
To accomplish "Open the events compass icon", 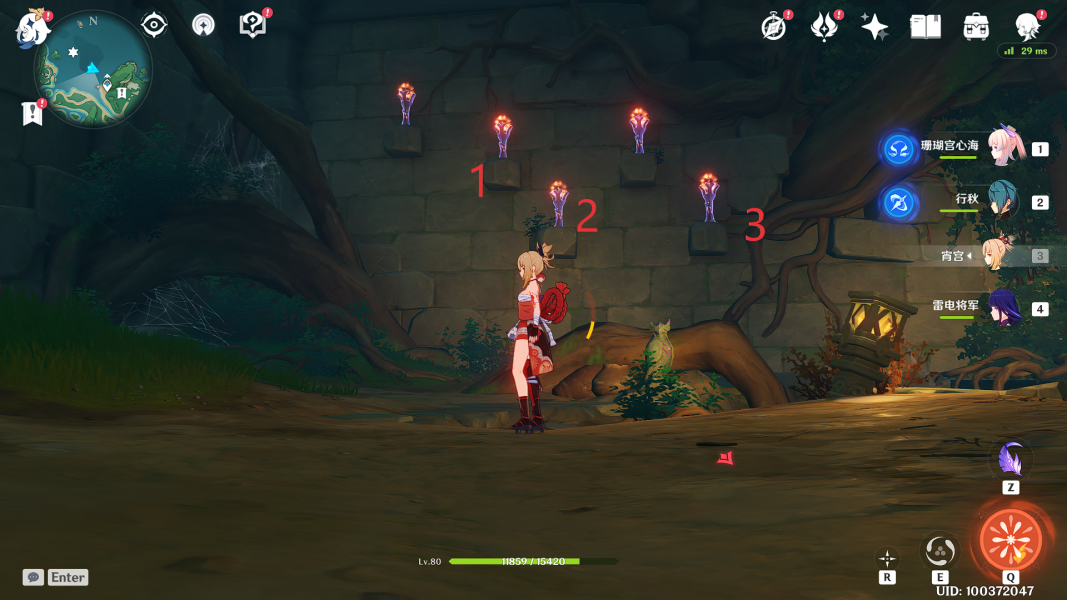I will [x=774, y=27].
